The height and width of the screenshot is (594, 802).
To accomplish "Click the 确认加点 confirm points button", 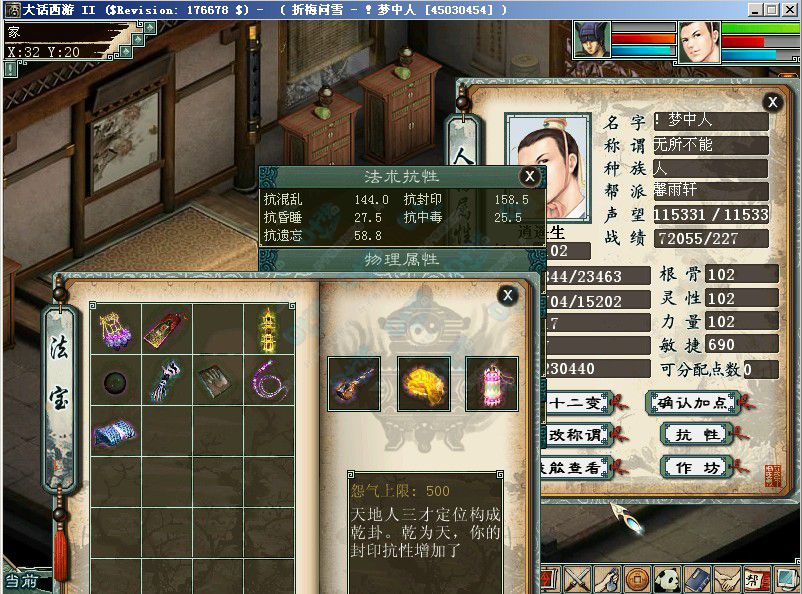I will coord(692,404).
